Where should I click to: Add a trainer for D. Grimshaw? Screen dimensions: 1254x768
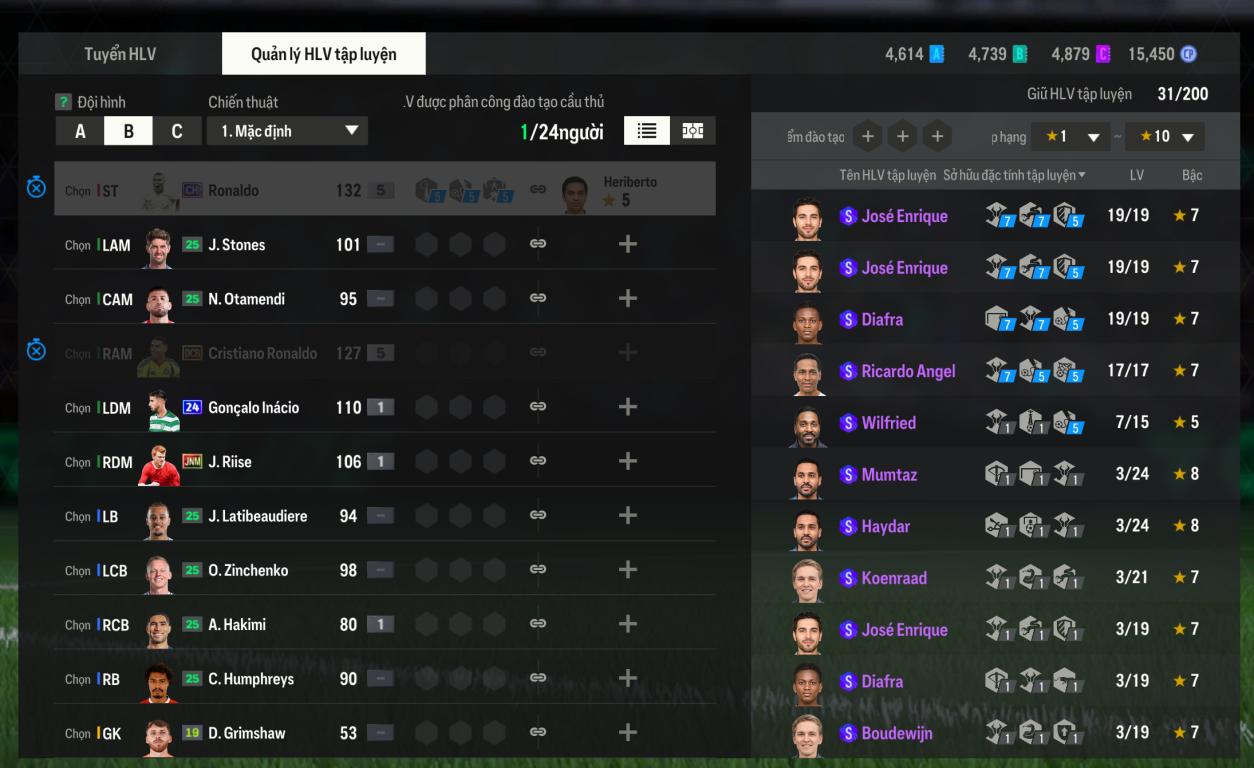pyautogui.click(x=627, y=732)
